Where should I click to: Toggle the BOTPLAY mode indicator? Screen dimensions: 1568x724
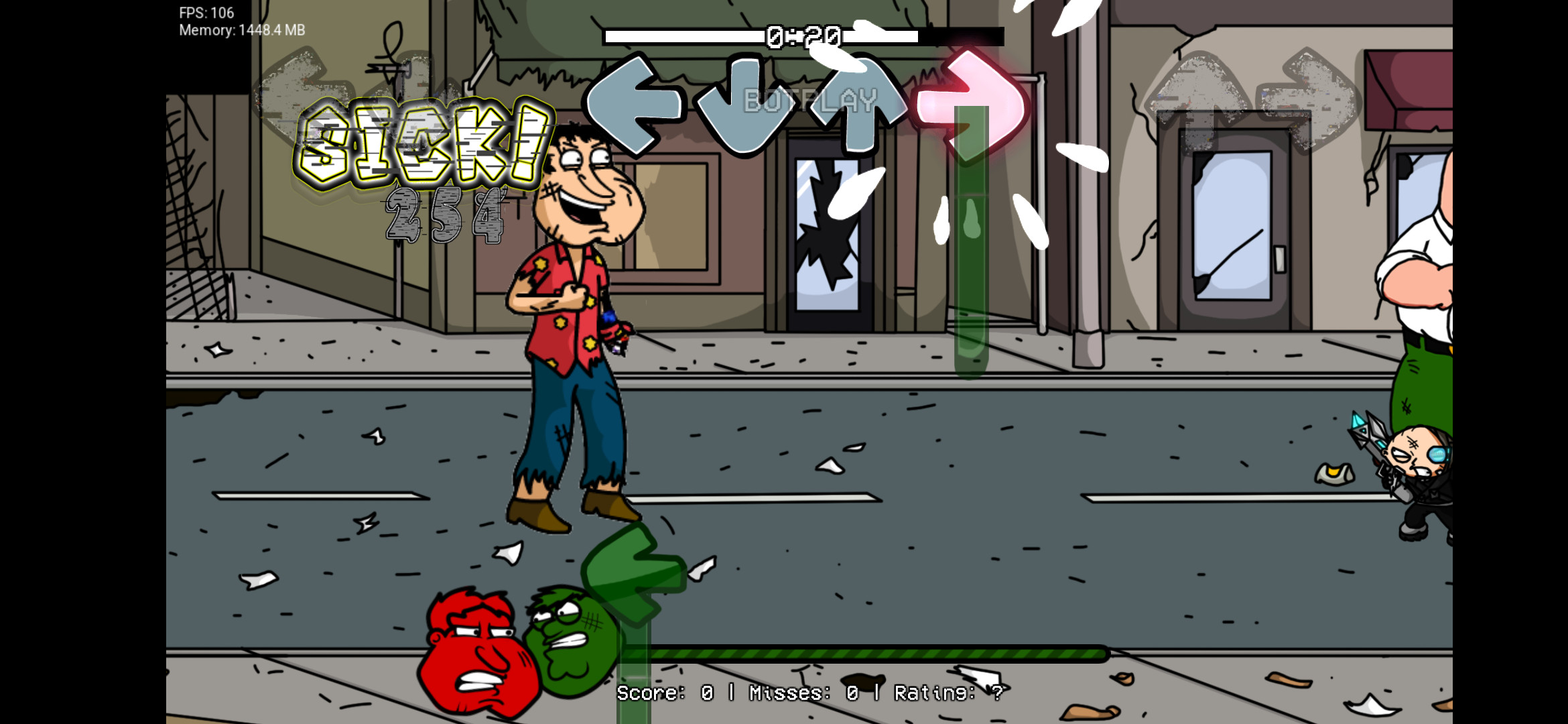tap(811, 101)
